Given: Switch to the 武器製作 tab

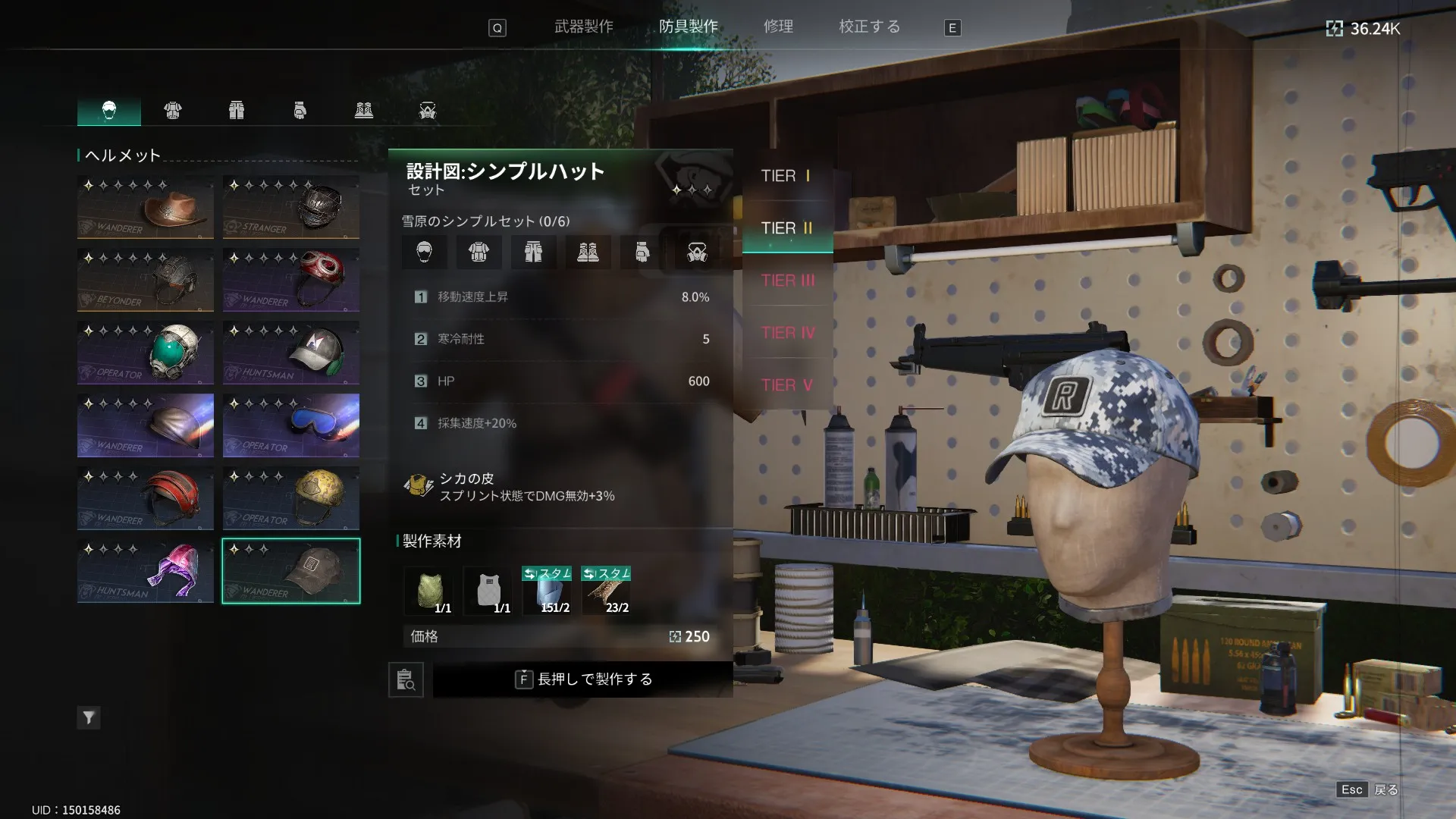Looking at the screenshot, I should [x=583, y=27].
